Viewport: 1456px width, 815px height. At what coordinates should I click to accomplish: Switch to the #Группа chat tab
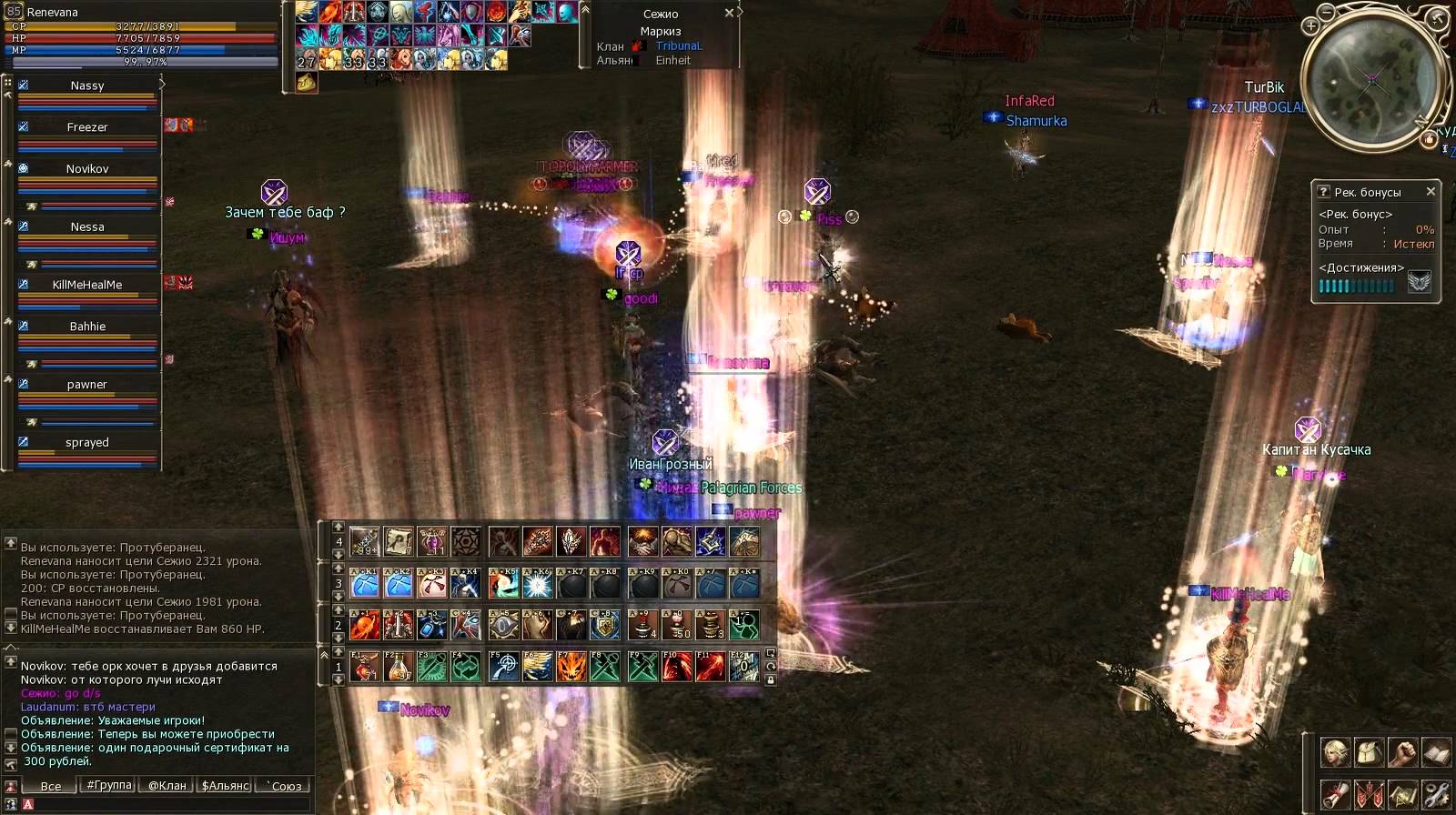click(109, 786)
